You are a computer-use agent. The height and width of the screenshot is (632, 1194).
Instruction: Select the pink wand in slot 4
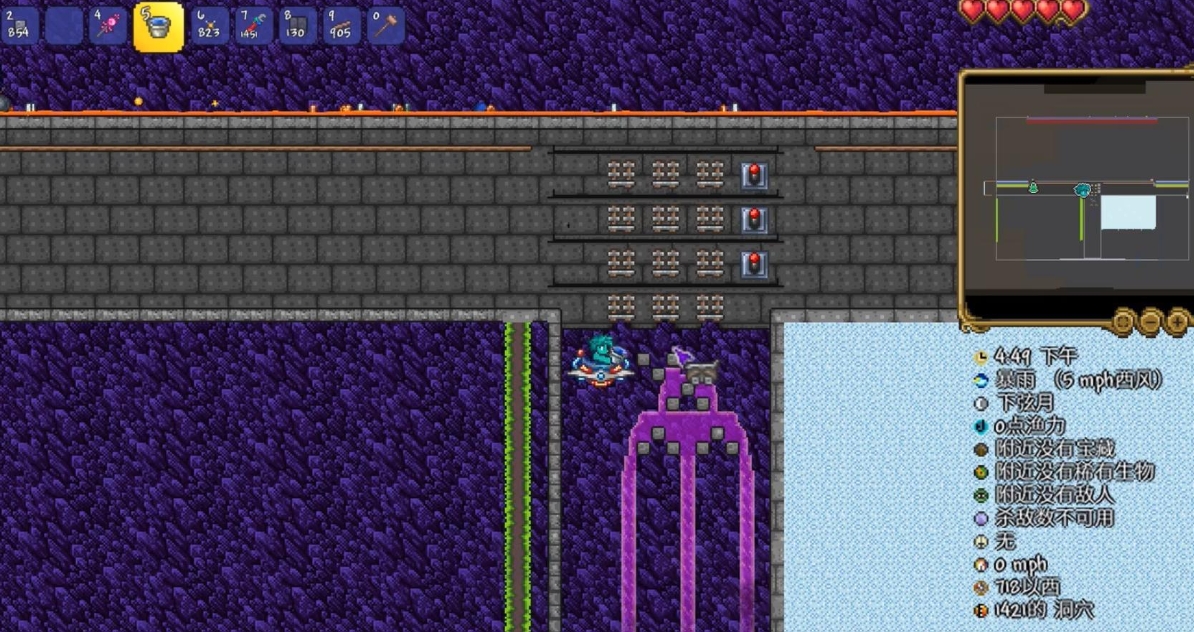[x=108, y=26]
